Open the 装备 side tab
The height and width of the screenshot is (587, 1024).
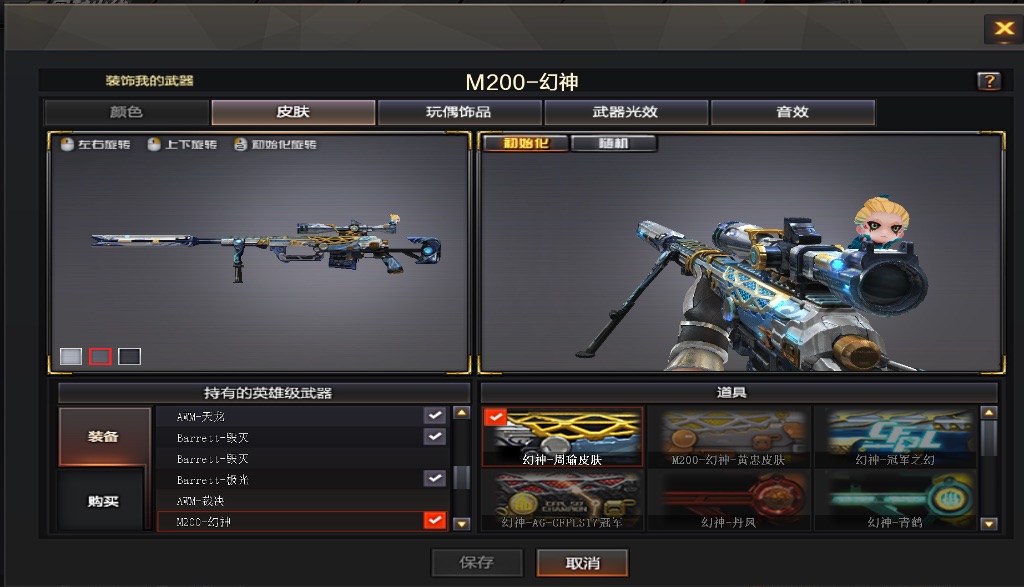pyautogui.click(x=103, y=437)
